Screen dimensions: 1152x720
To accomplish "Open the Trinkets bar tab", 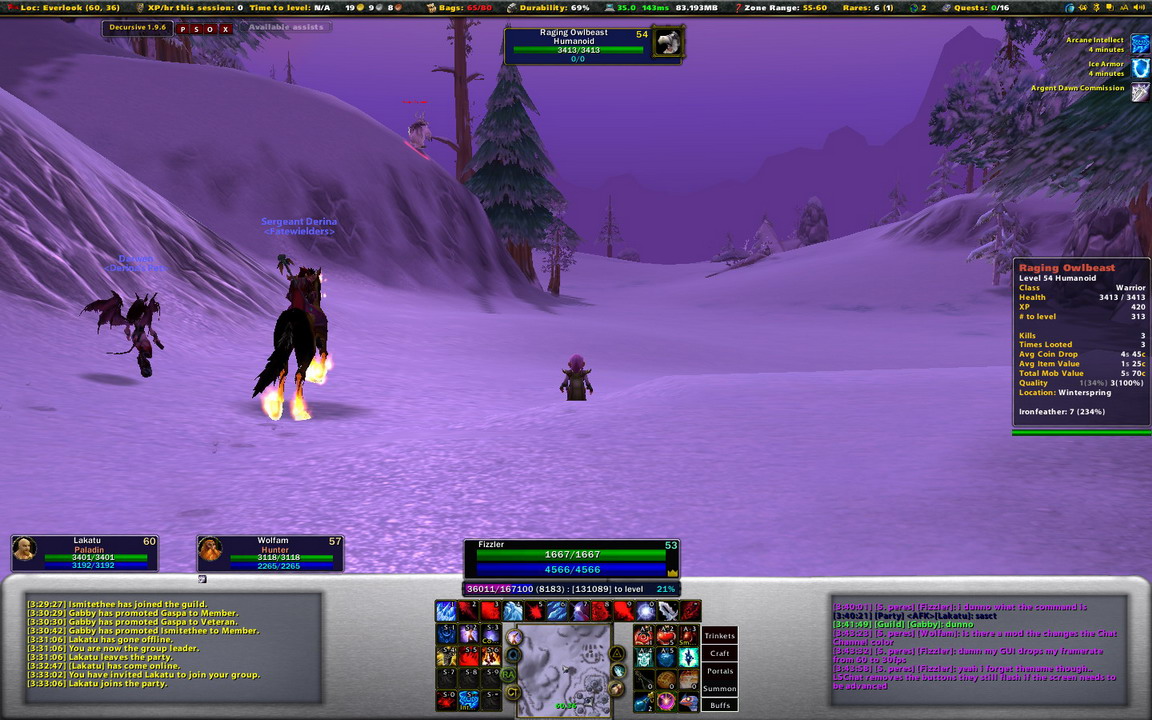I will (x=719, y=636).
